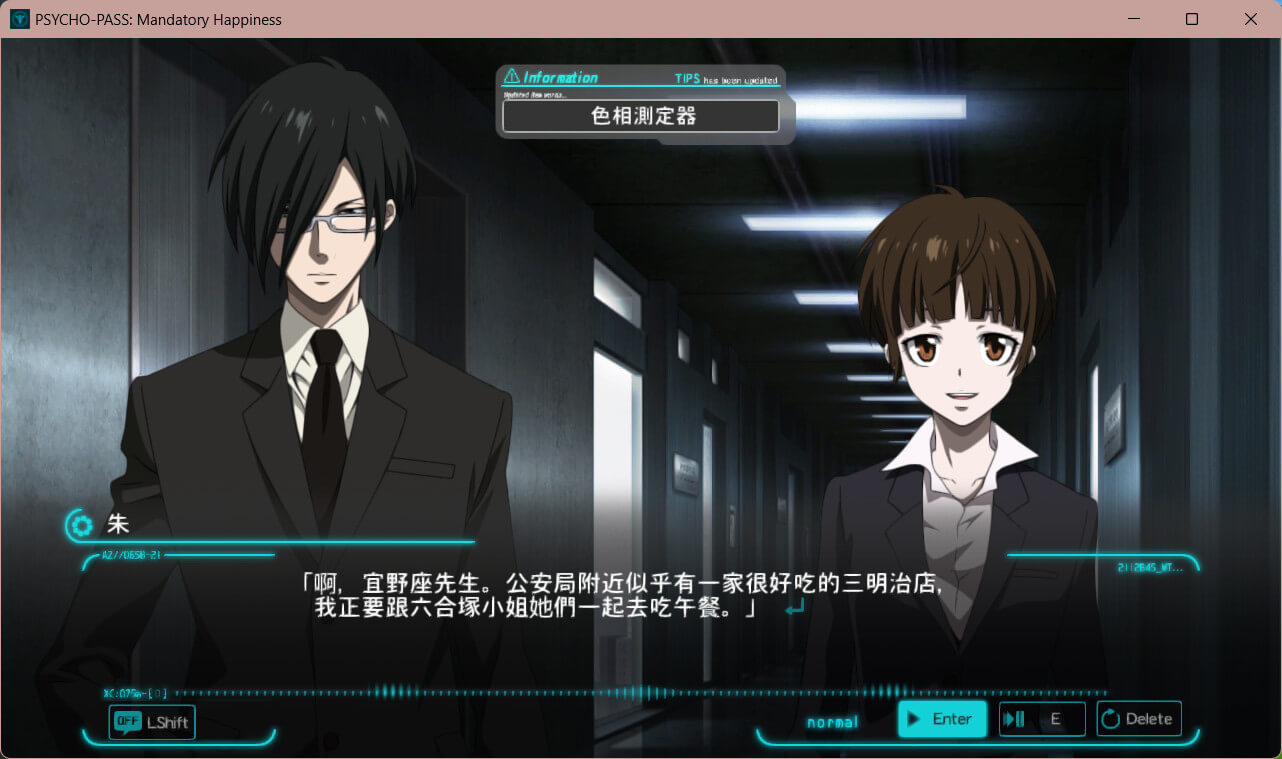Maximize the game window
This screenshot has height=759, width=1282.
pyautogui.click(x=1192, y=19)
